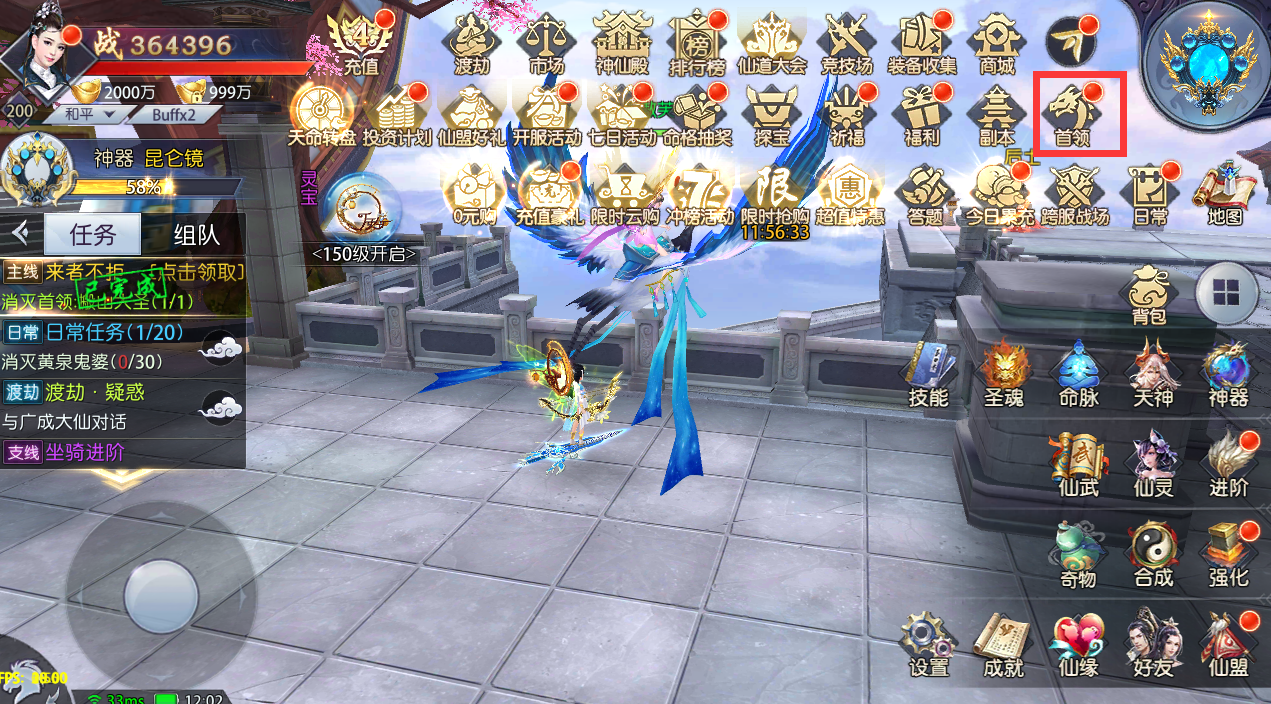The image size is (1271, 704).
Task: Open the 技能 skills book
Action: (x=928, y=372)
